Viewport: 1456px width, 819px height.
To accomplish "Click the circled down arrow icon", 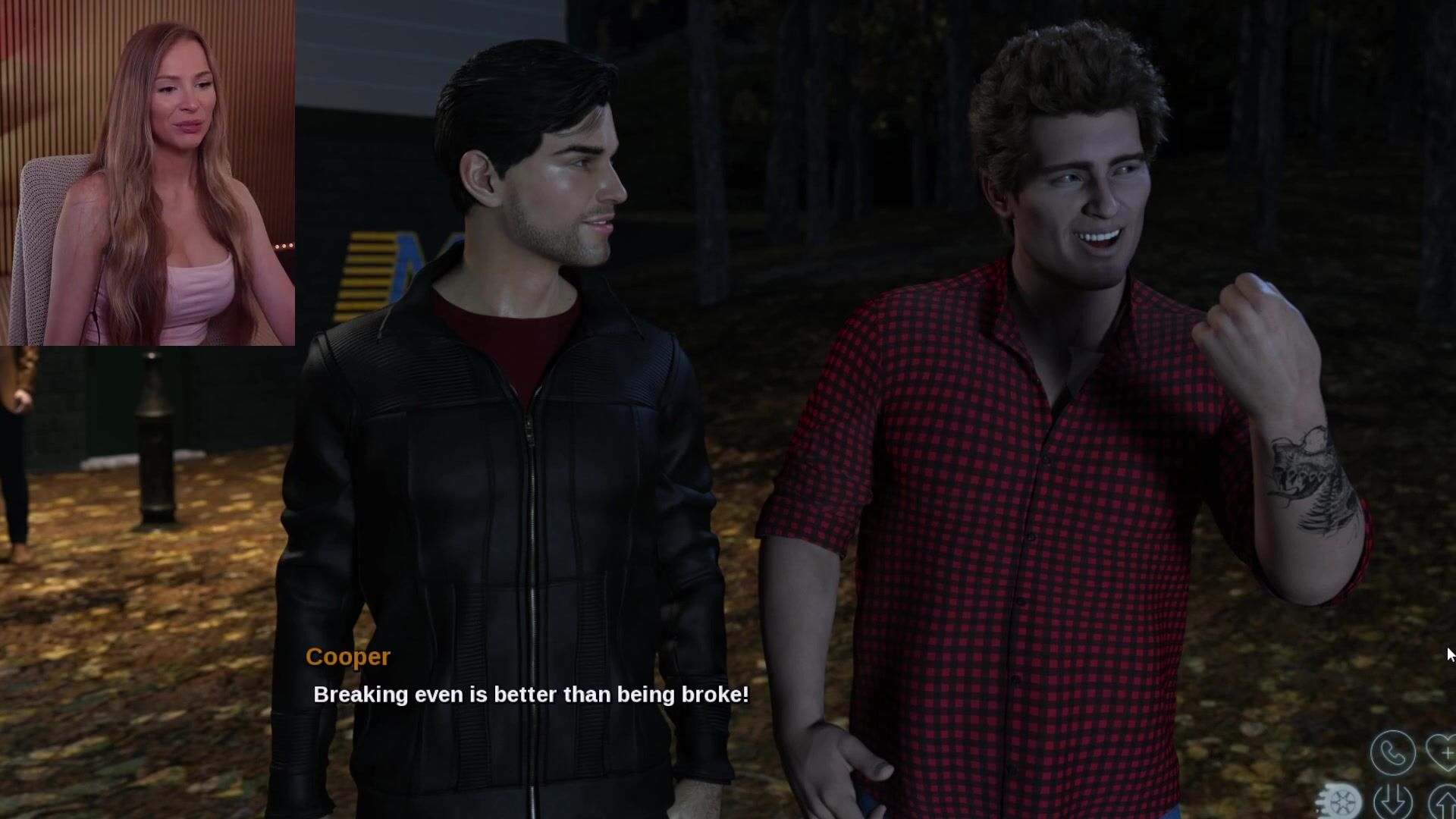I will [1392, 802].
